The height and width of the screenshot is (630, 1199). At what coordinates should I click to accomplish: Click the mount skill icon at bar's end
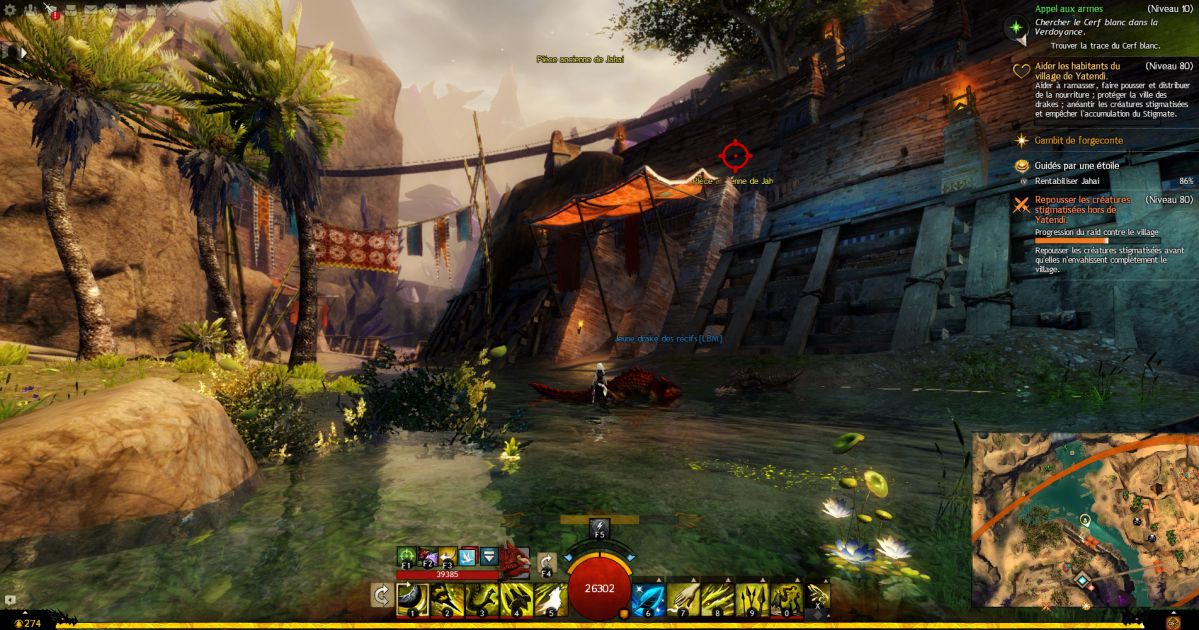tap(817, 598)
